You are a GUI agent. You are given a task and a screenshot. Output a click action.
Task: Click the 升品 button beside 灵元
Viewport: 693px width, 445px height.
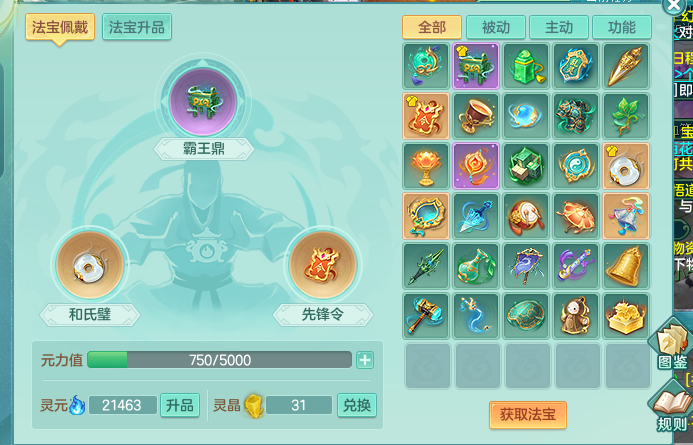[x=179, y=405]
